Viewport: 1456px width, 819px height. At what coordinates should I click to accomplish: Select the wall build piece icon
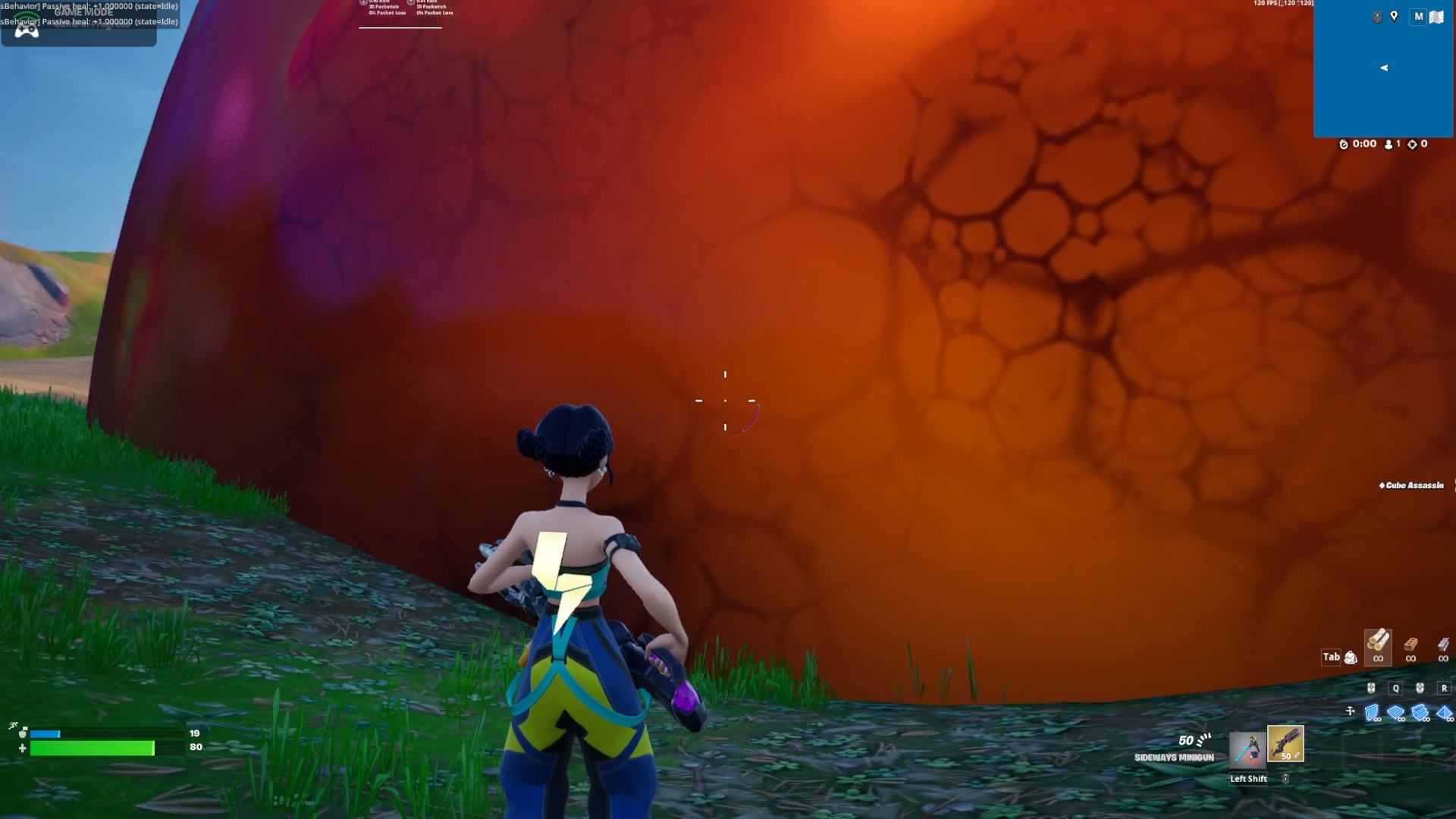coord(1372,712)
